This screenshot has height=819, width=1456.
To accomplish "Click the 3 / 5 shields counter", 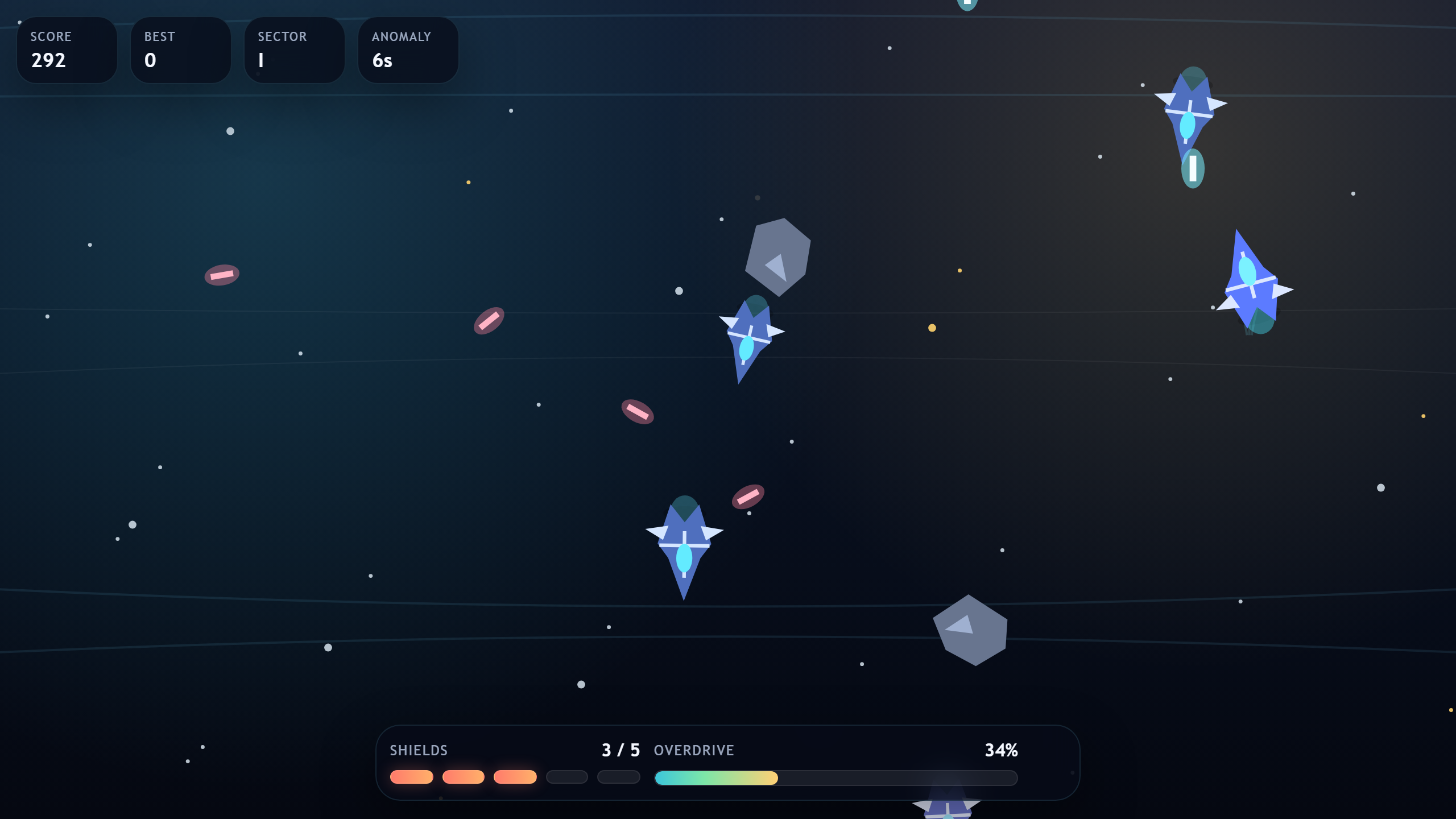I will (x=621, y=750).
